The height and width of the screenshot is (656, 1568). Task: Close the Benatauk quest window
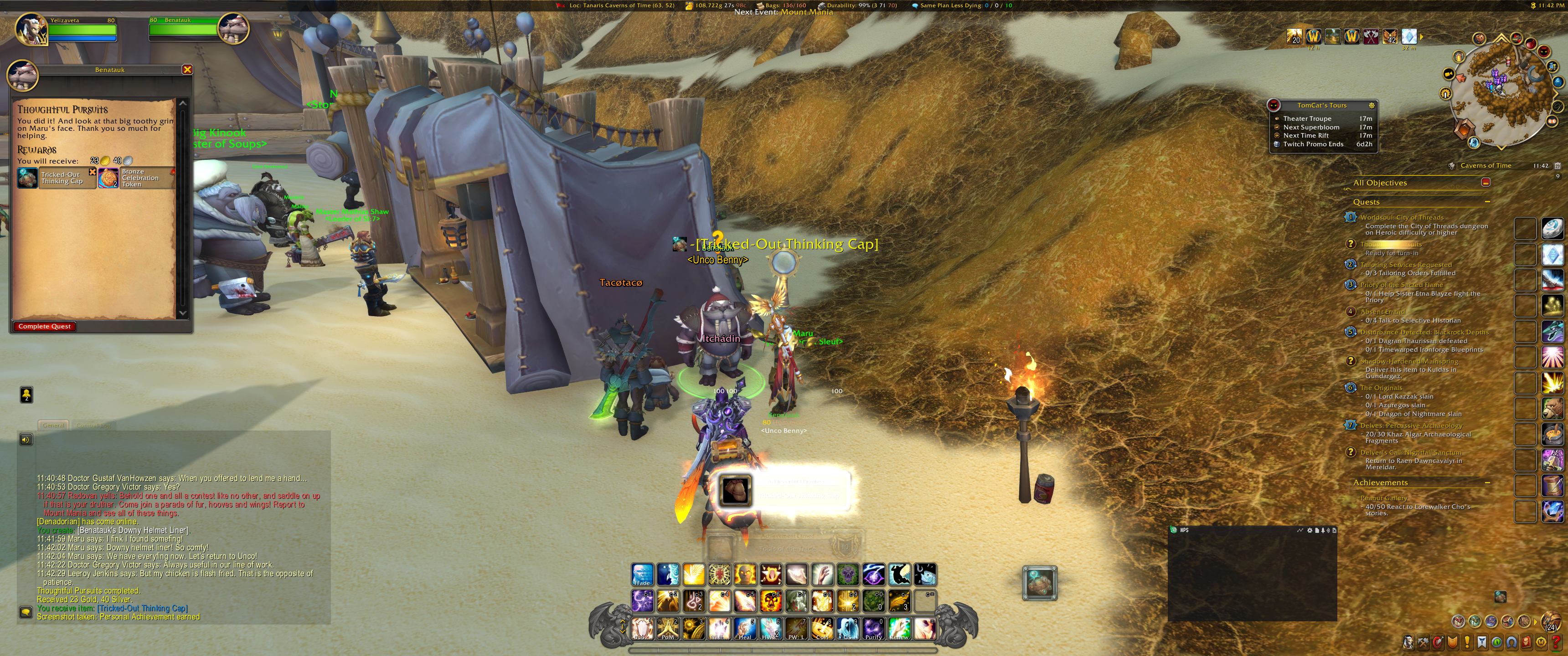187,69
